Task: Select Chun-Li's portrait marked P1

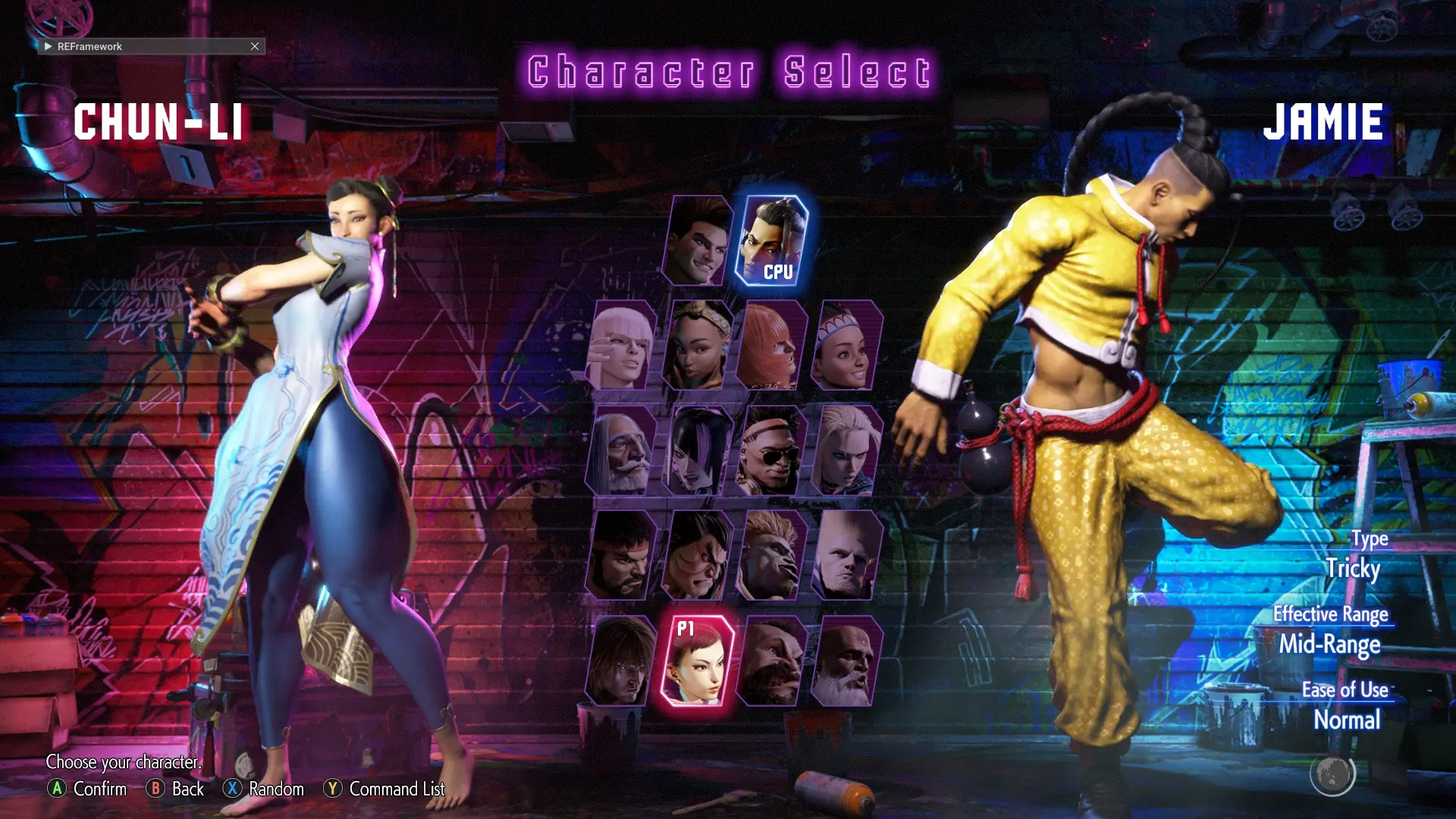Action: pos(698,661)
